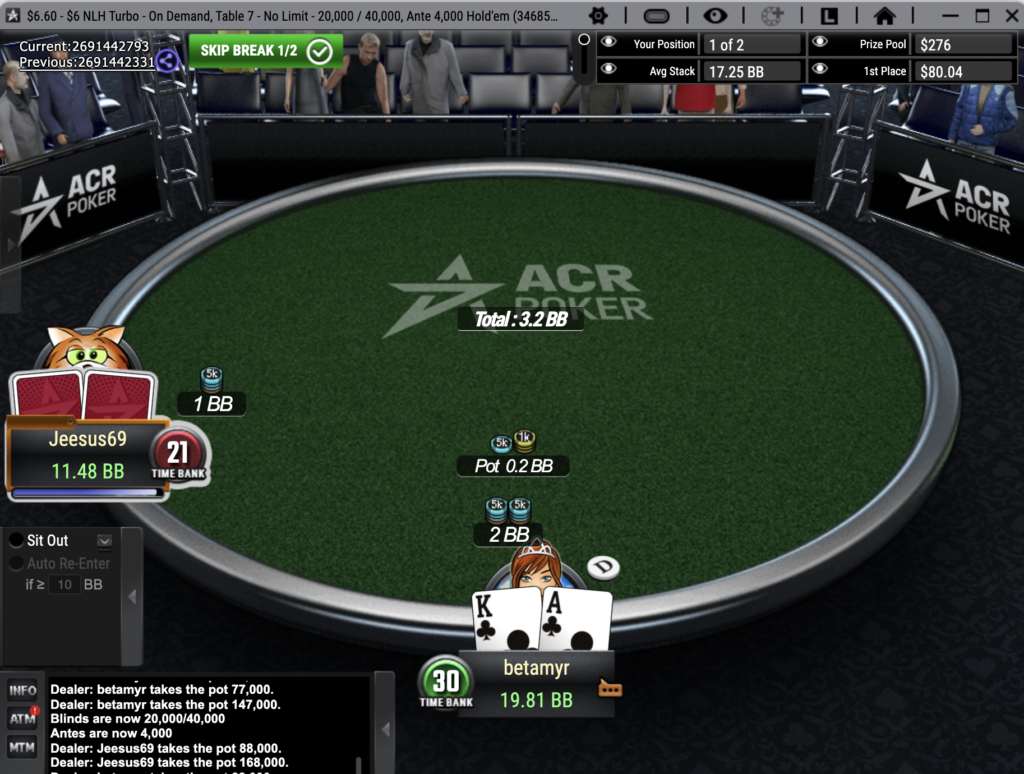This screenshot has width=1024, height=774.
Task: Click the SKIP BREAK 1/2 button
Action: click(x=265, y=51)
